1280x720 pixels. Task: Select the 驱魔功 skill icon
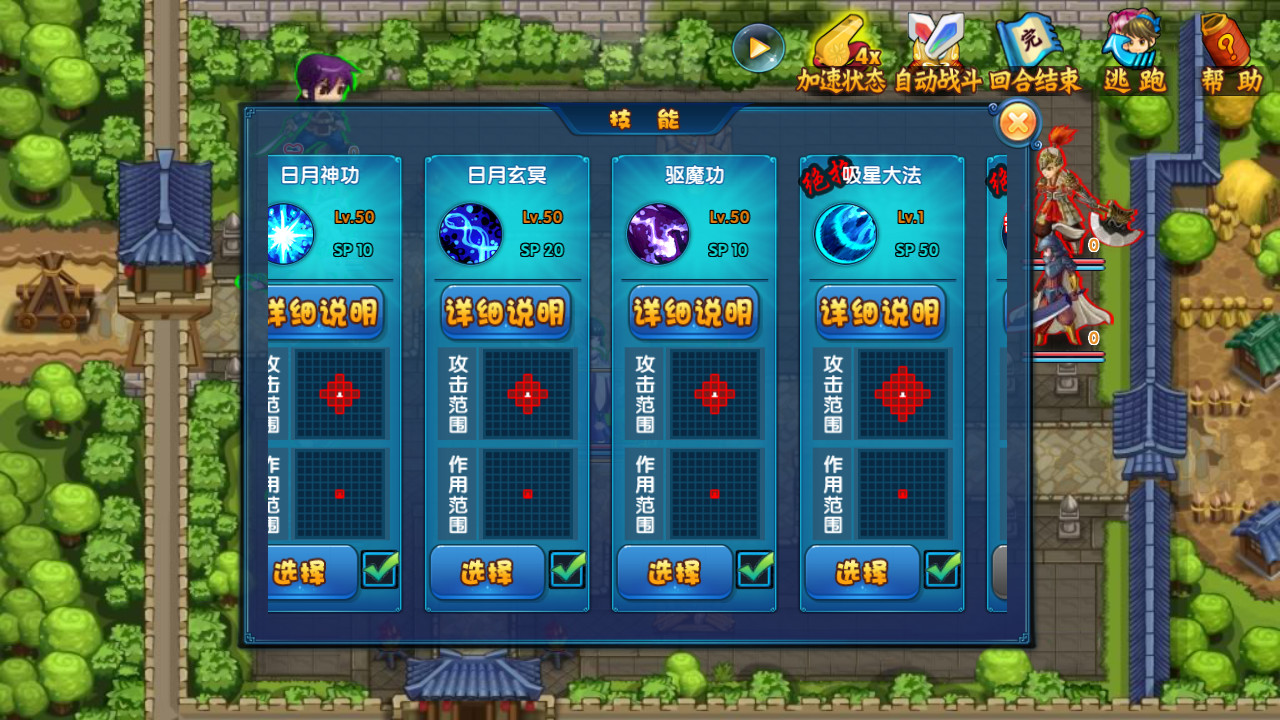point(659,235)
